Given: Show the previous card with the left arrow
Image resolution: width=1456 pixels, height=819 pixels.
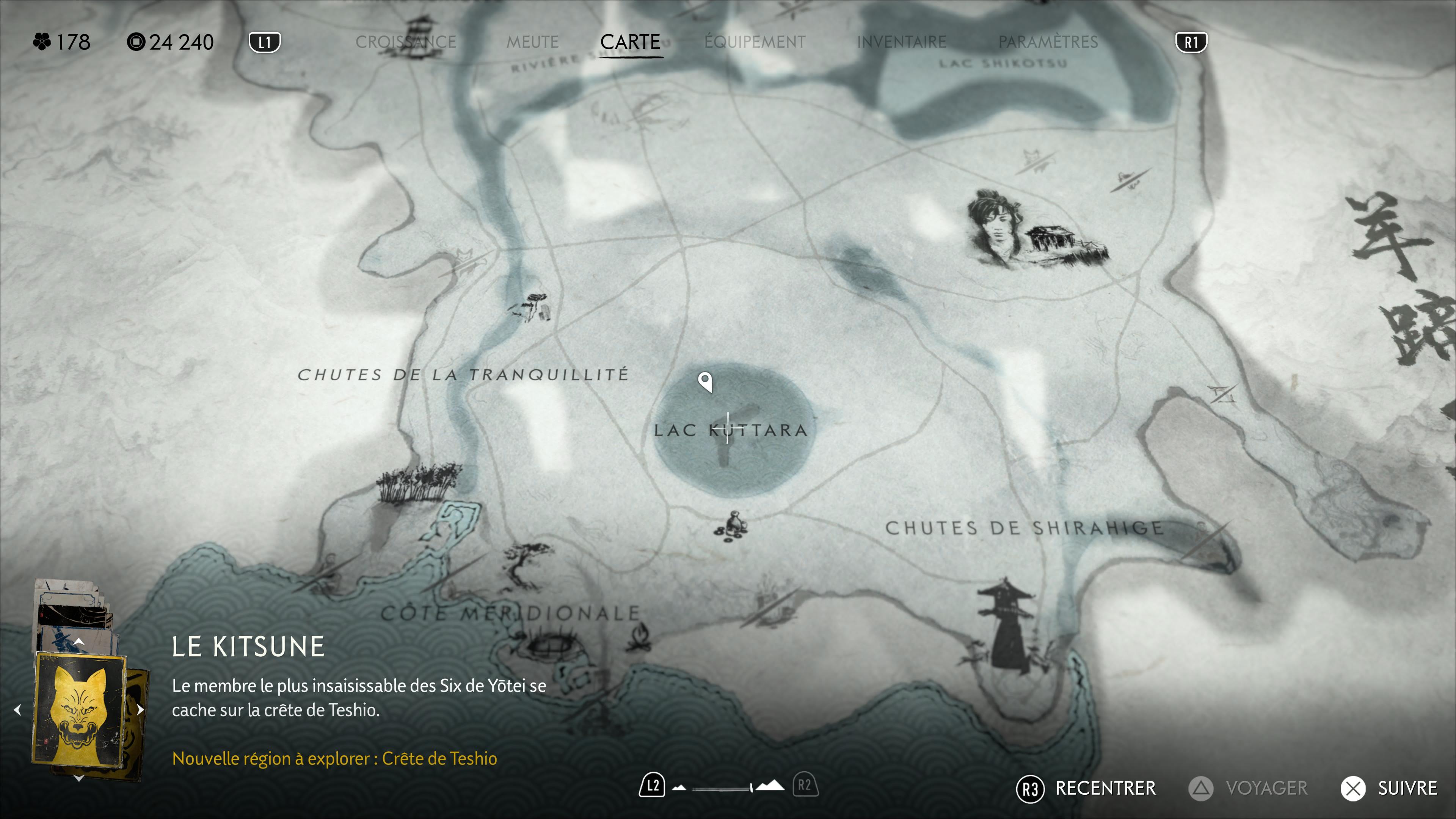Looking at the screenshot, I should (17, 710).
